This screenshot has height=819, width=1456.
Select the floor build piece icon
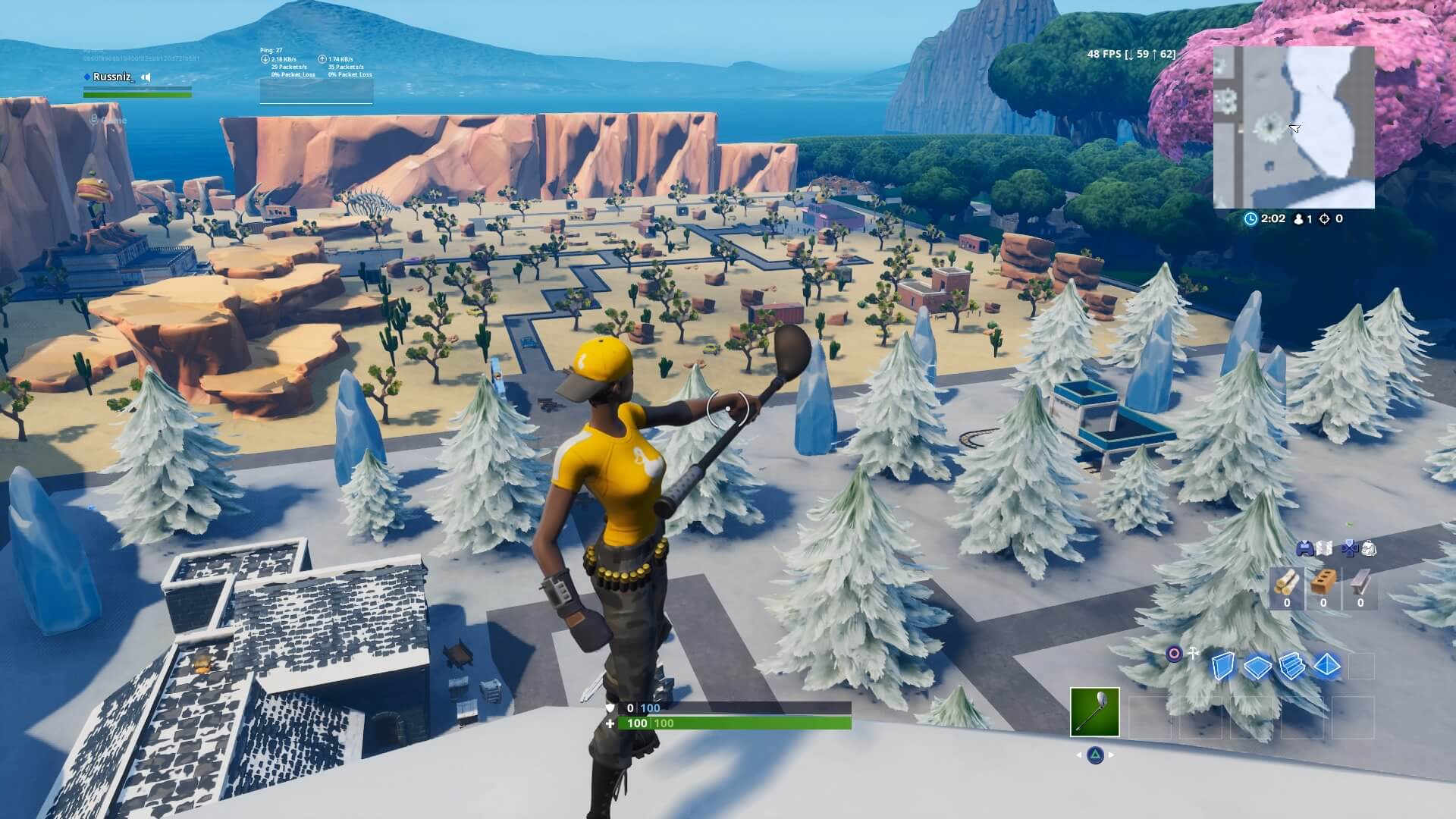[1257, 667]
